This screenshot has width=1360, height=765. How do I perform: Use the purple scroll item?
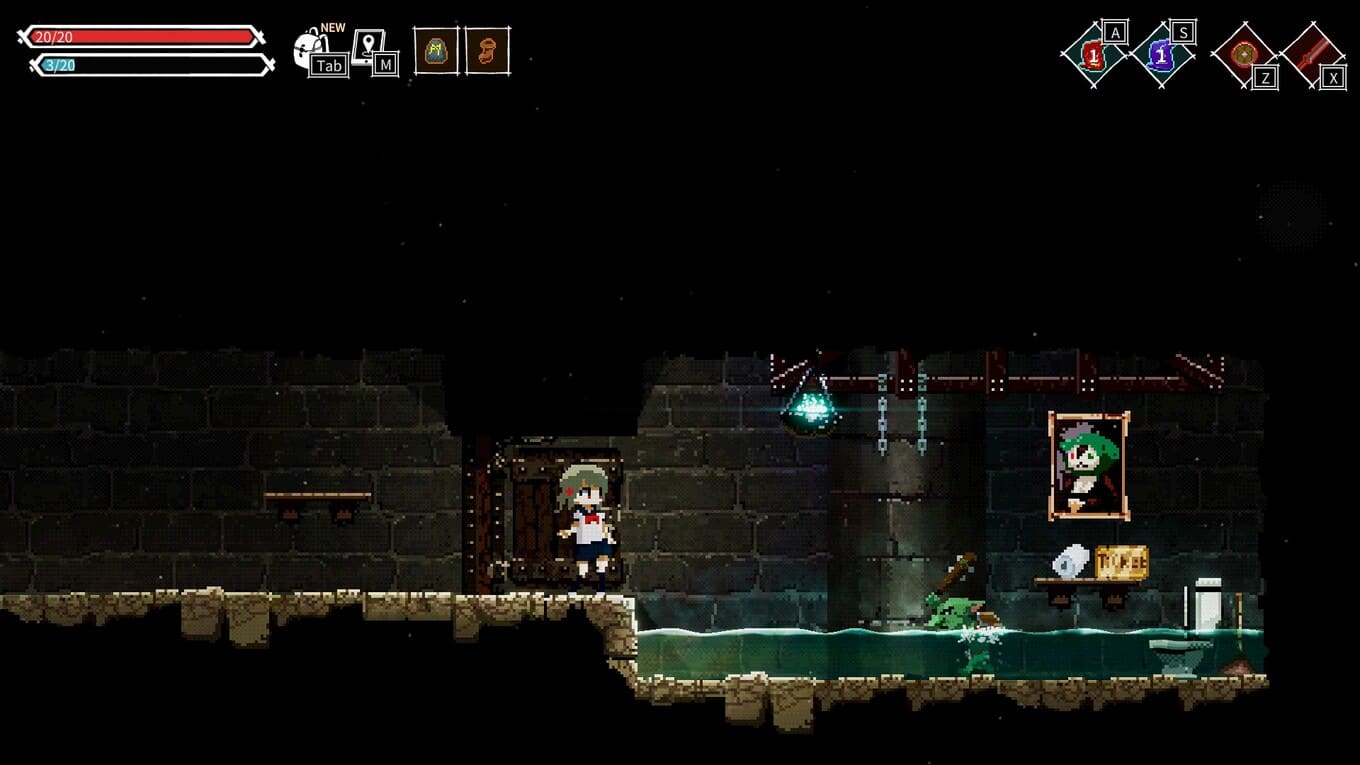pos(1162,55)
